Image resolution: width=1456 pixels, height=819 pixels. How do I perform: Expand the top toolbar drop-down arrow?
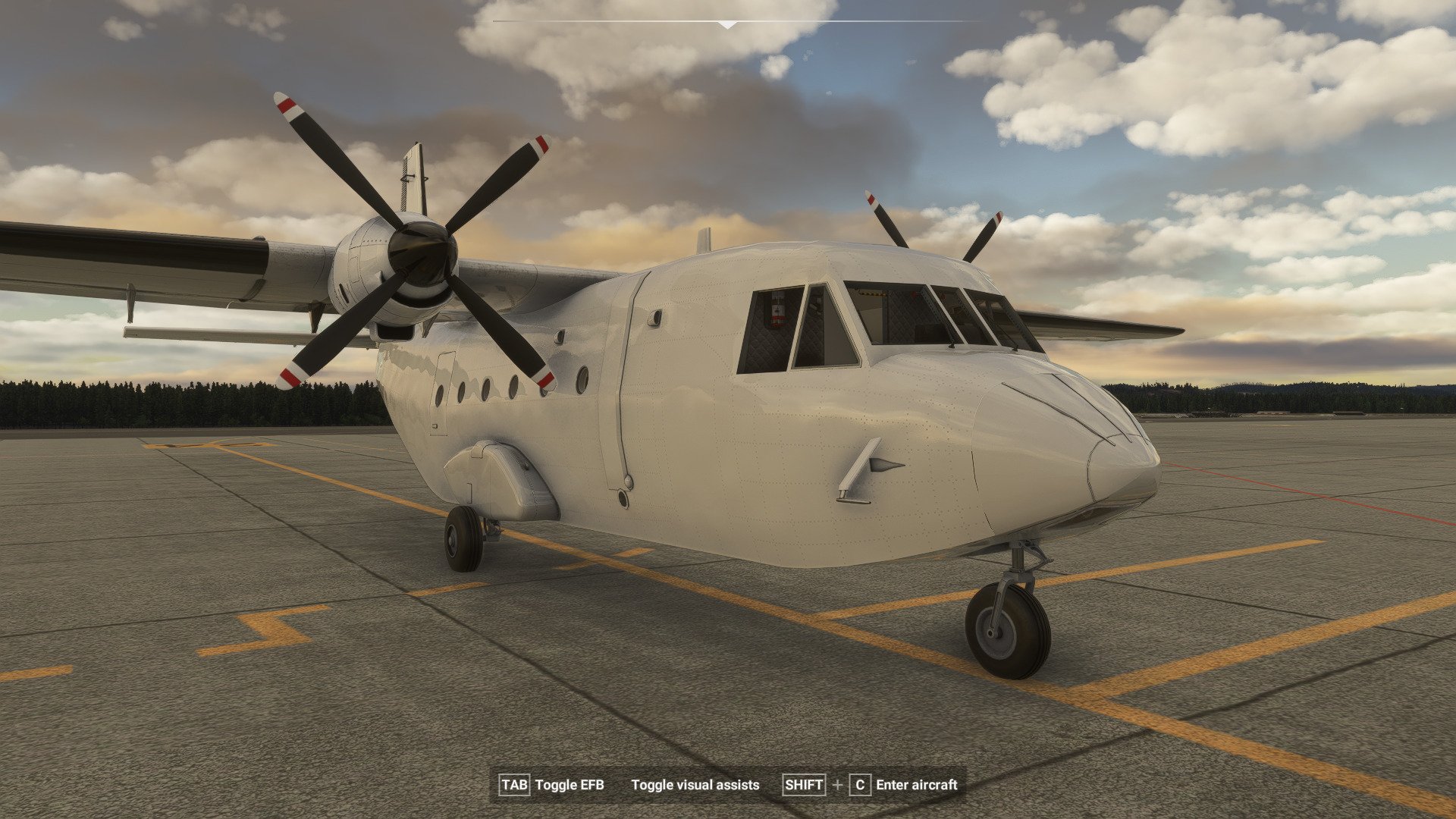point(727,24)
